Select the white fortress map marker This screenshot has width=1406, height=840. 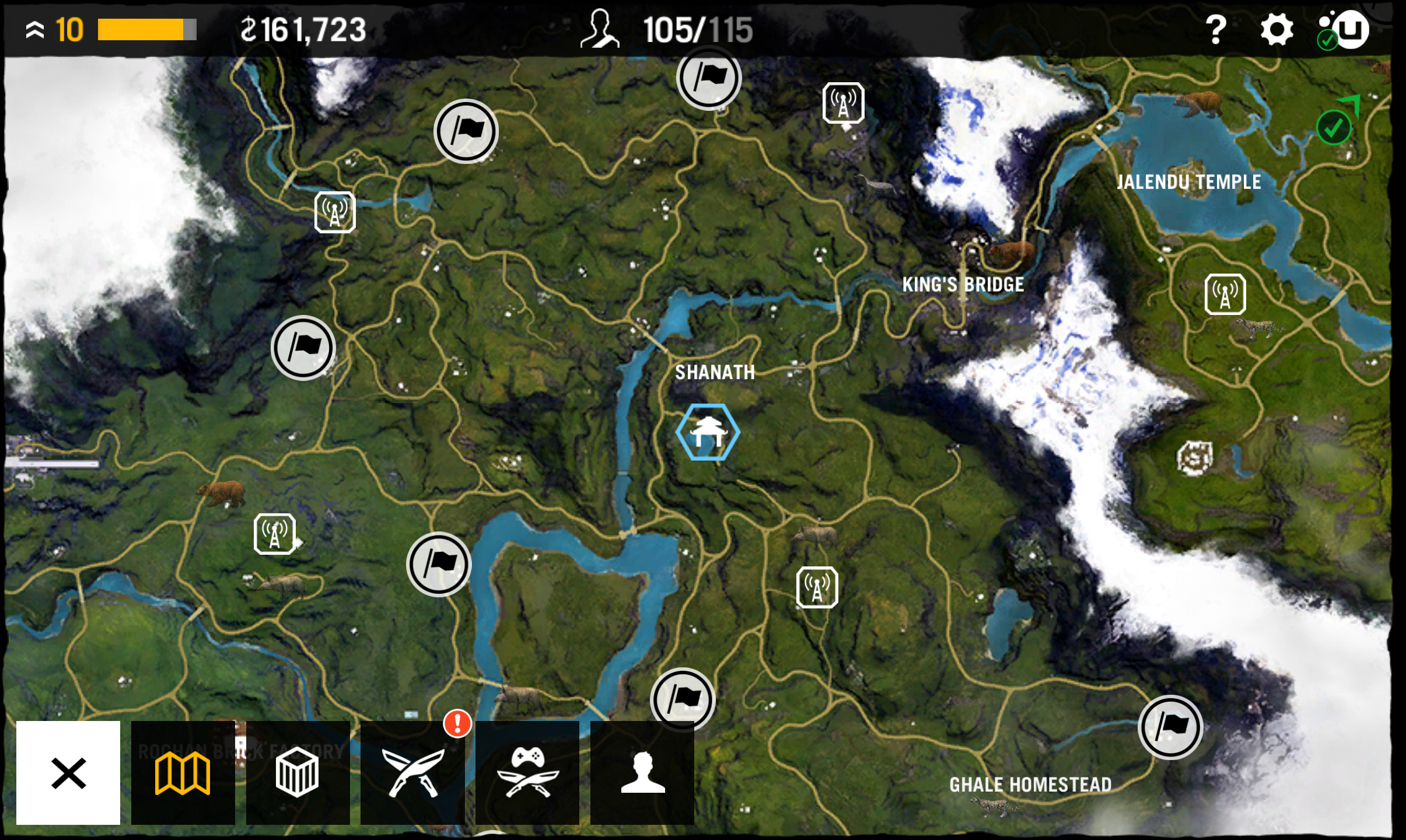click(1194, 459)
